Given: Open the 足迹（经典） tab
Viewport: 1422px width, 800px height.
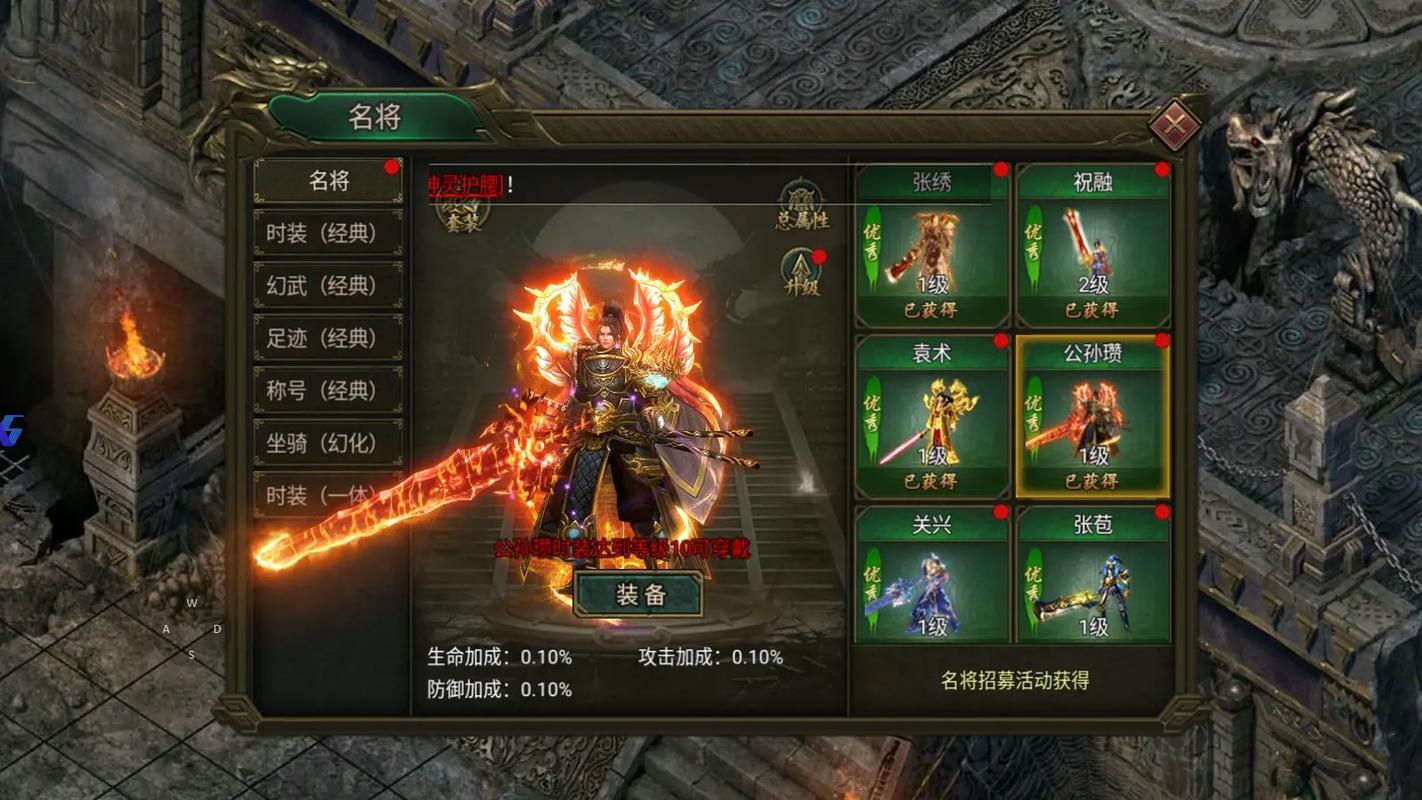Looking at the screenshot, I should pyautogui.click(x=327, y=338).
